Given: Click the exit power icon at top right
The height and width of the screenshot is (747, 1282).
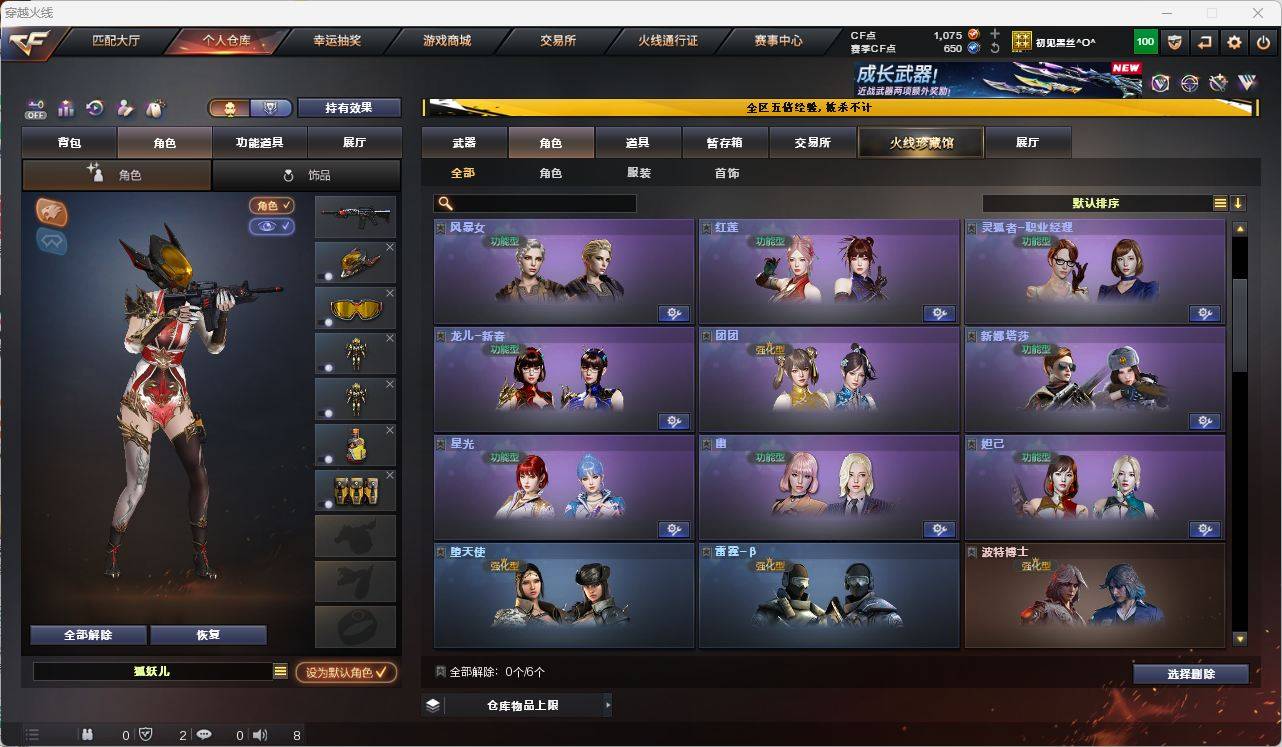Looking at the screenshot, I should coord(1264,41).
